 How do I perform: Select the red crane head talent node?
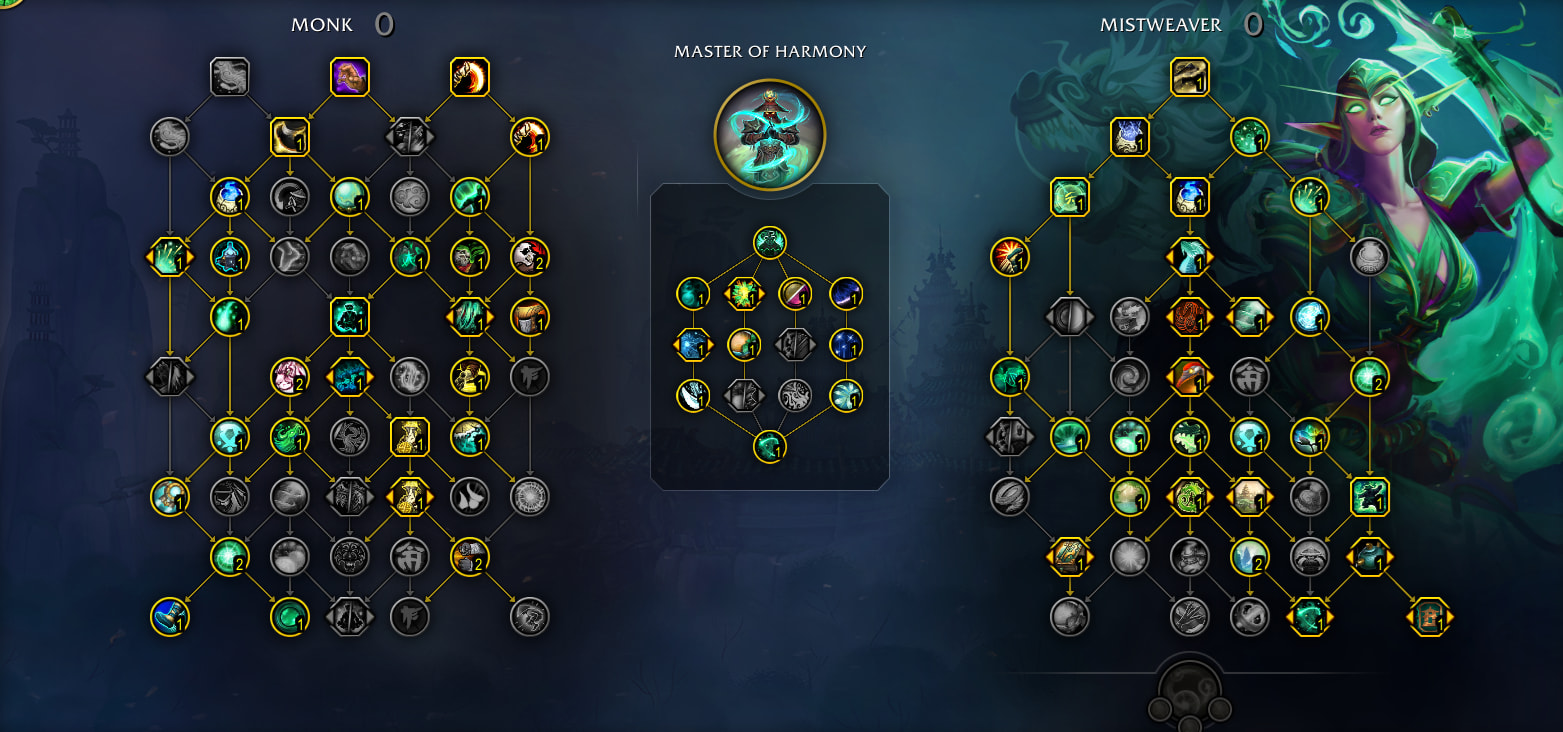pos(1189,377)
